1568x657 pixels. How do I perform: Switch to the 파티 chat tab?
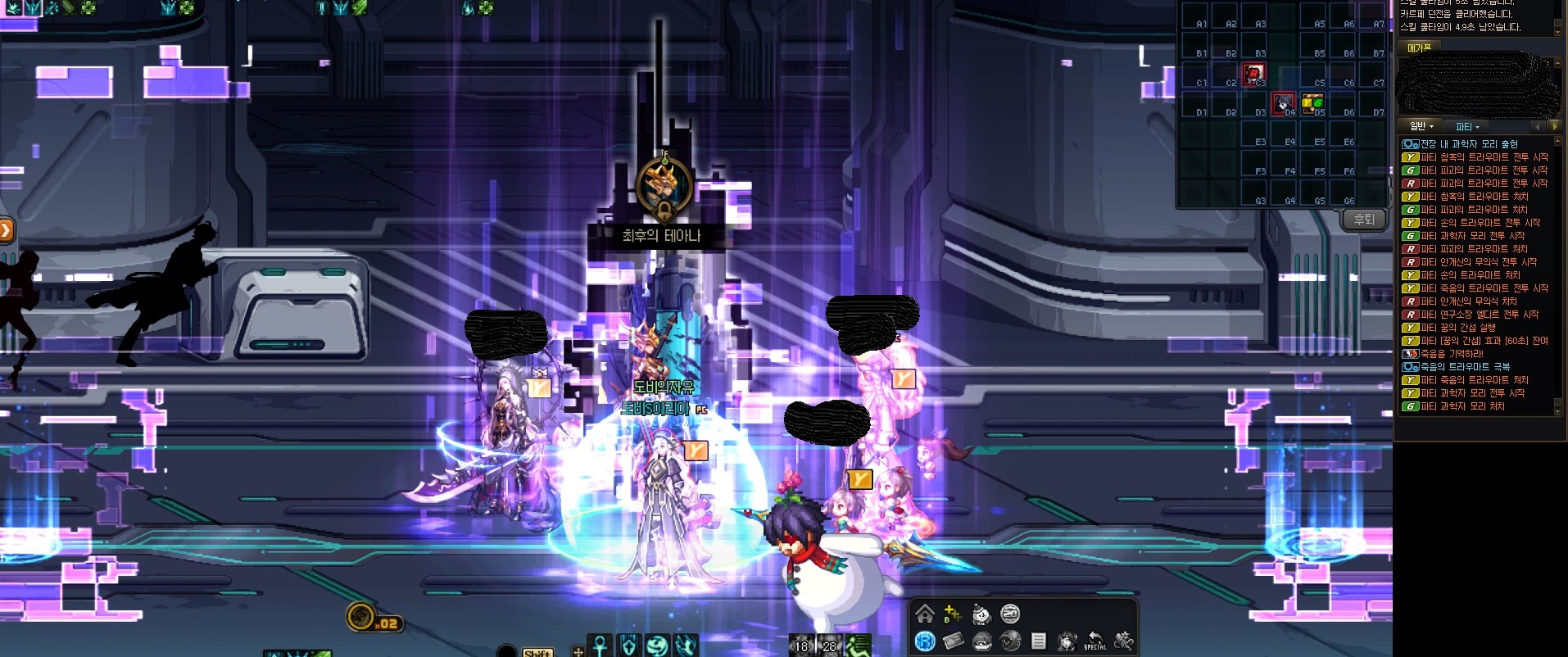[x=1466, y=126]
